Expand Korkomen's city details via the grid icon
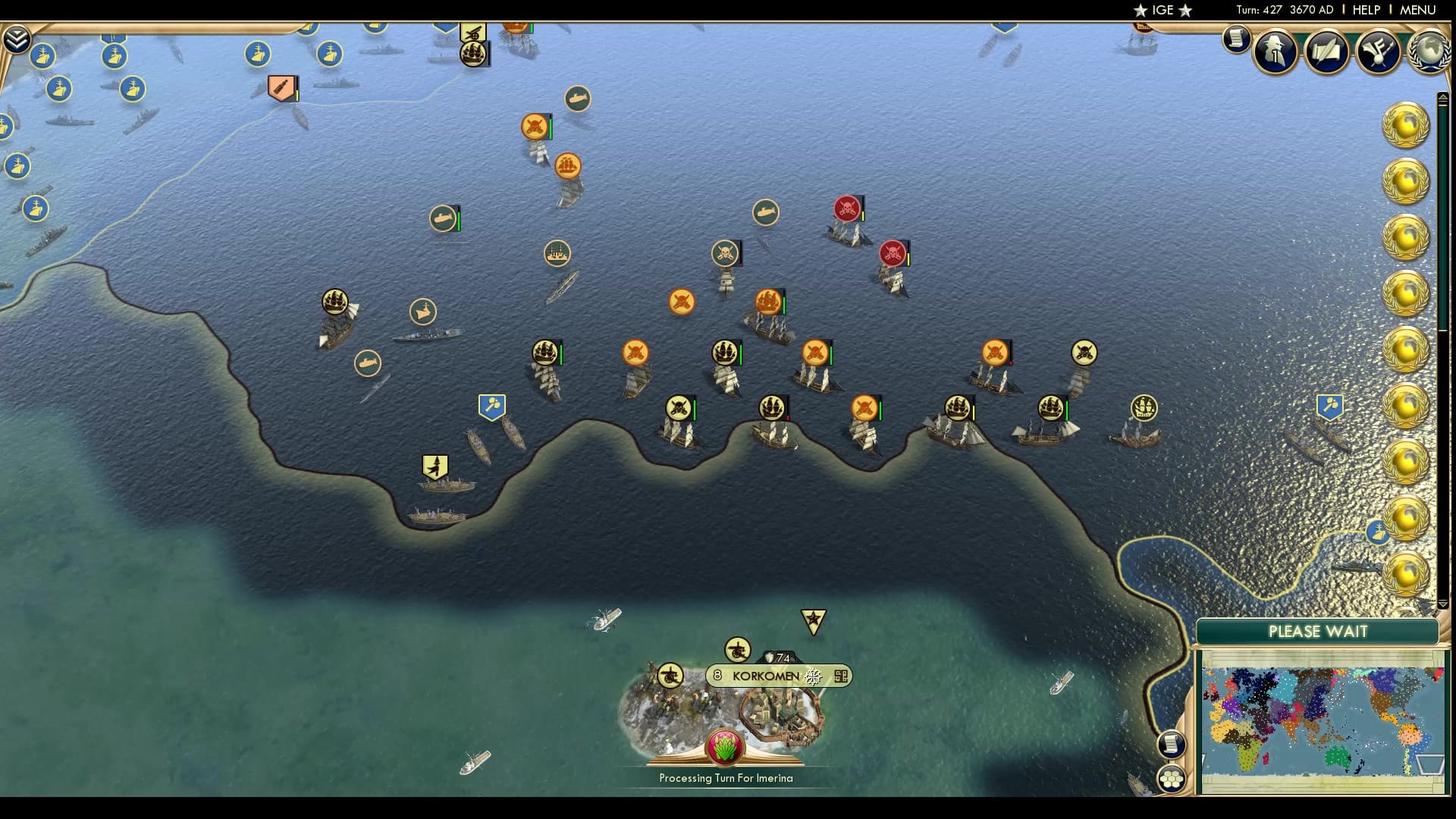 click(842, 675)
